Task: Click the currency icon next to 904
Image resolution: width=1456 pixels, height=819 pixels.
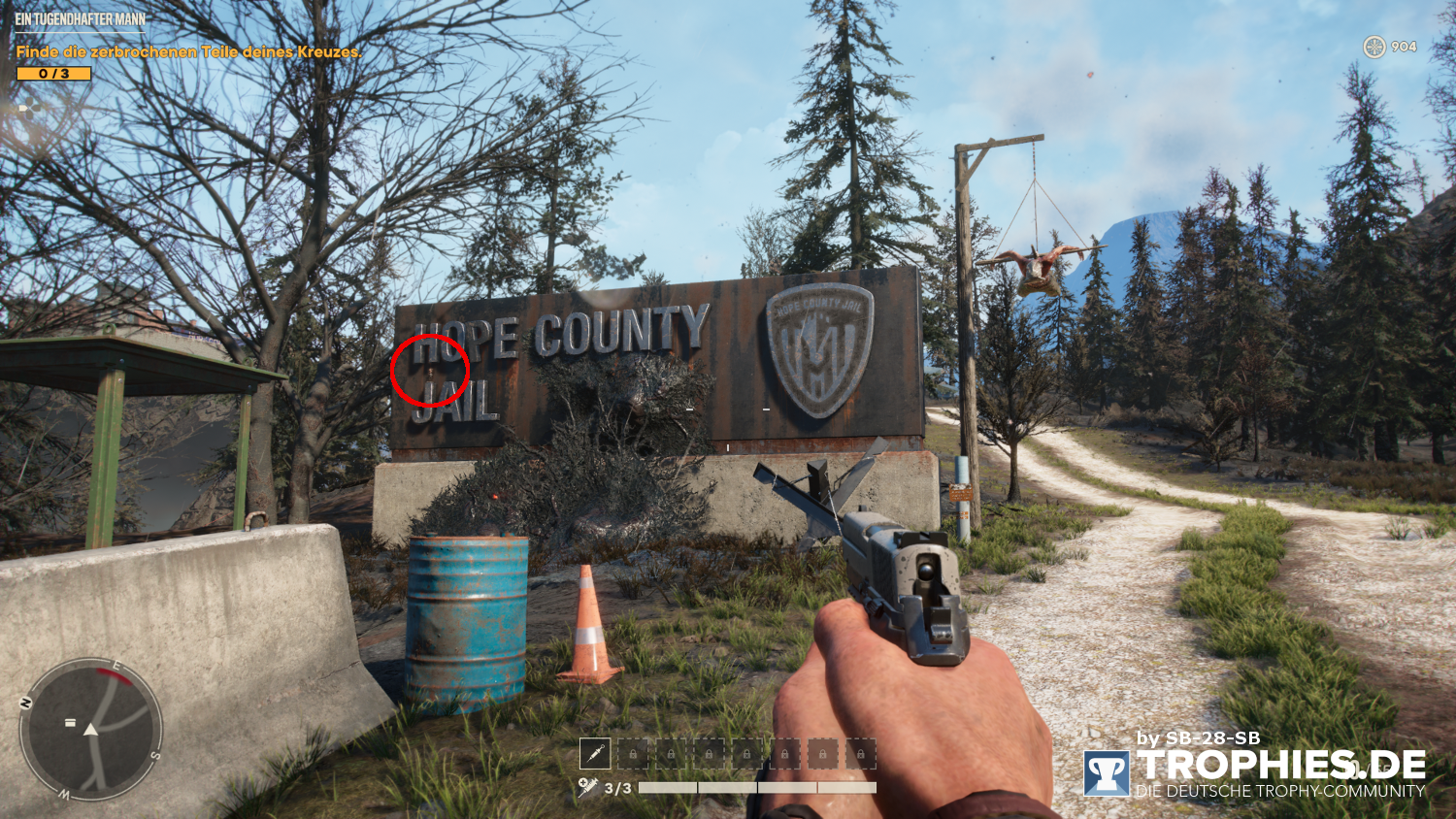Action: [1374, 47]
